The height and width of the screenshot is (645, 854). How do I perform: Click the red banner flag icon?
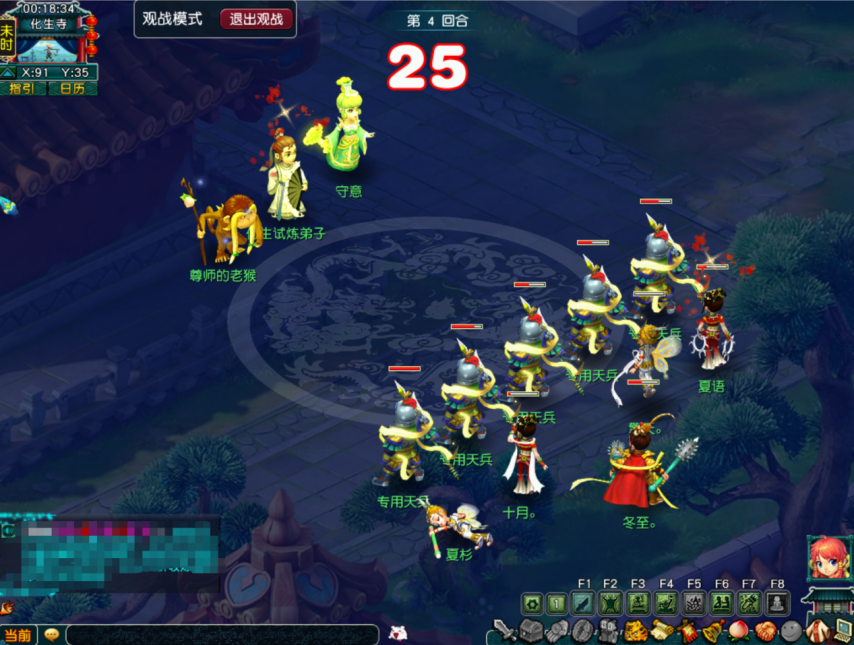(687, 631)
